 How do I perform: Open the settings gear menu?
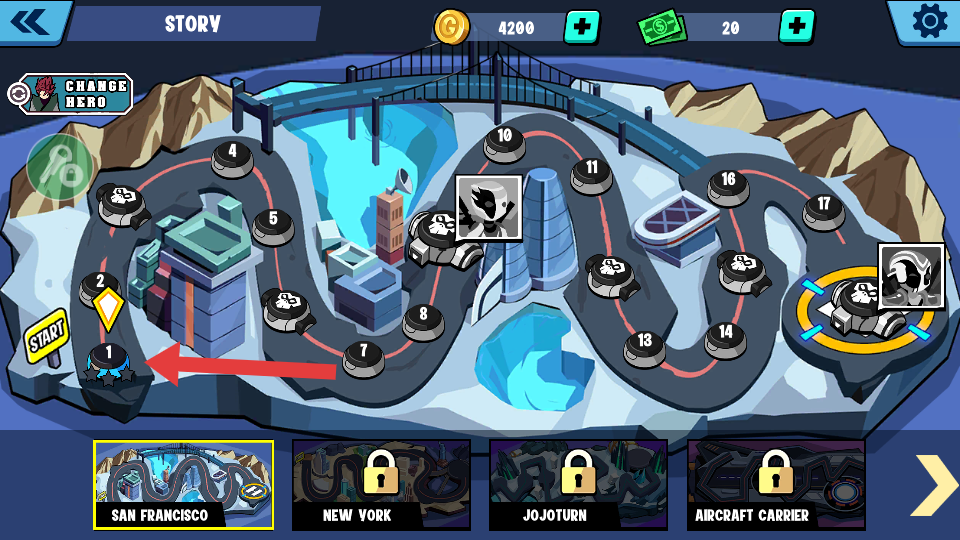pyautogui.click(x=929, y=22)
